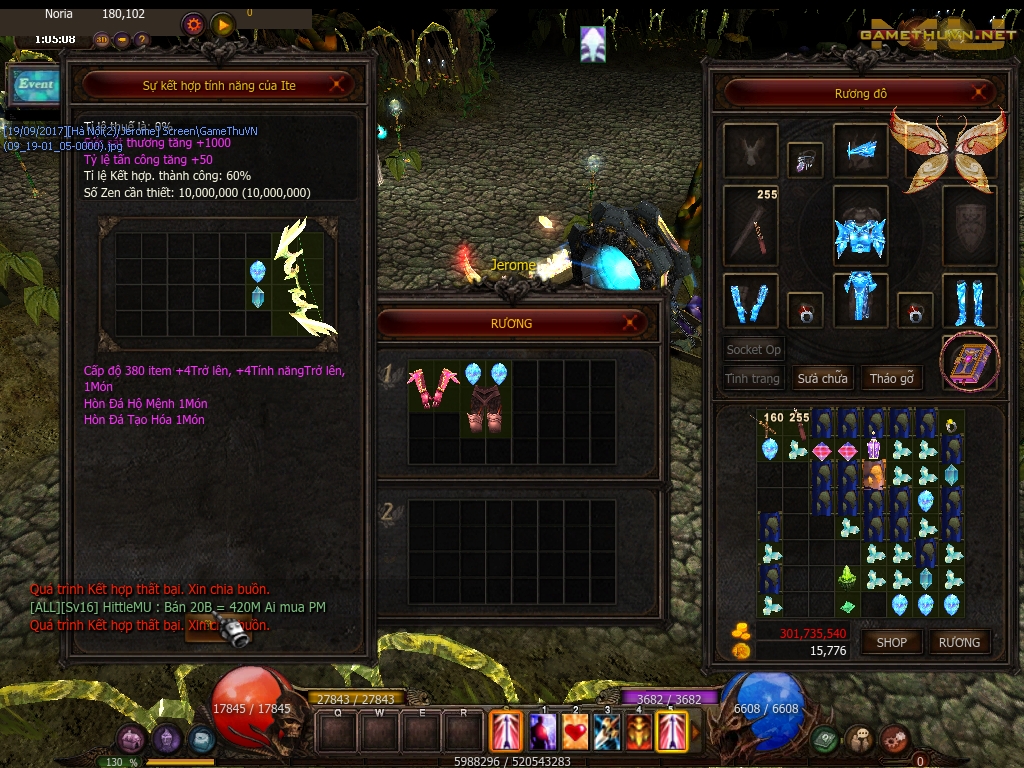Toggle the 3D camera button
The height and width of the screenshot is (768, 1024).
click(102, 40)
